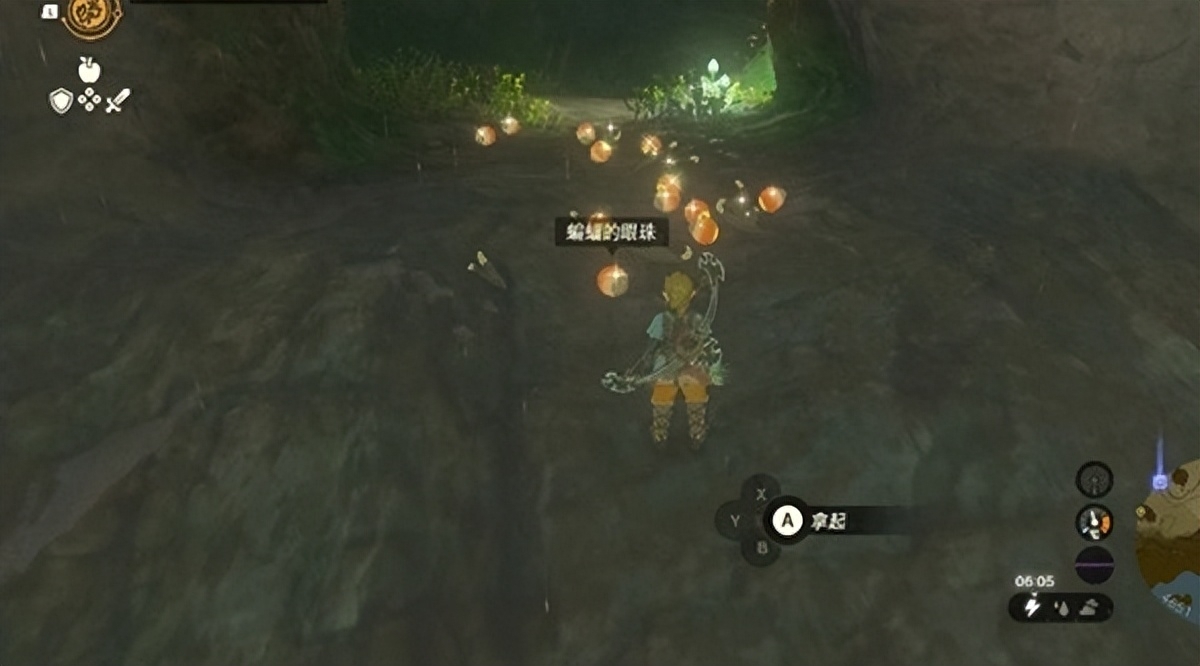Click the glowing blue marker on minimap
Viewport: 1200px width, 666px height.
[x=1160, y=482]
